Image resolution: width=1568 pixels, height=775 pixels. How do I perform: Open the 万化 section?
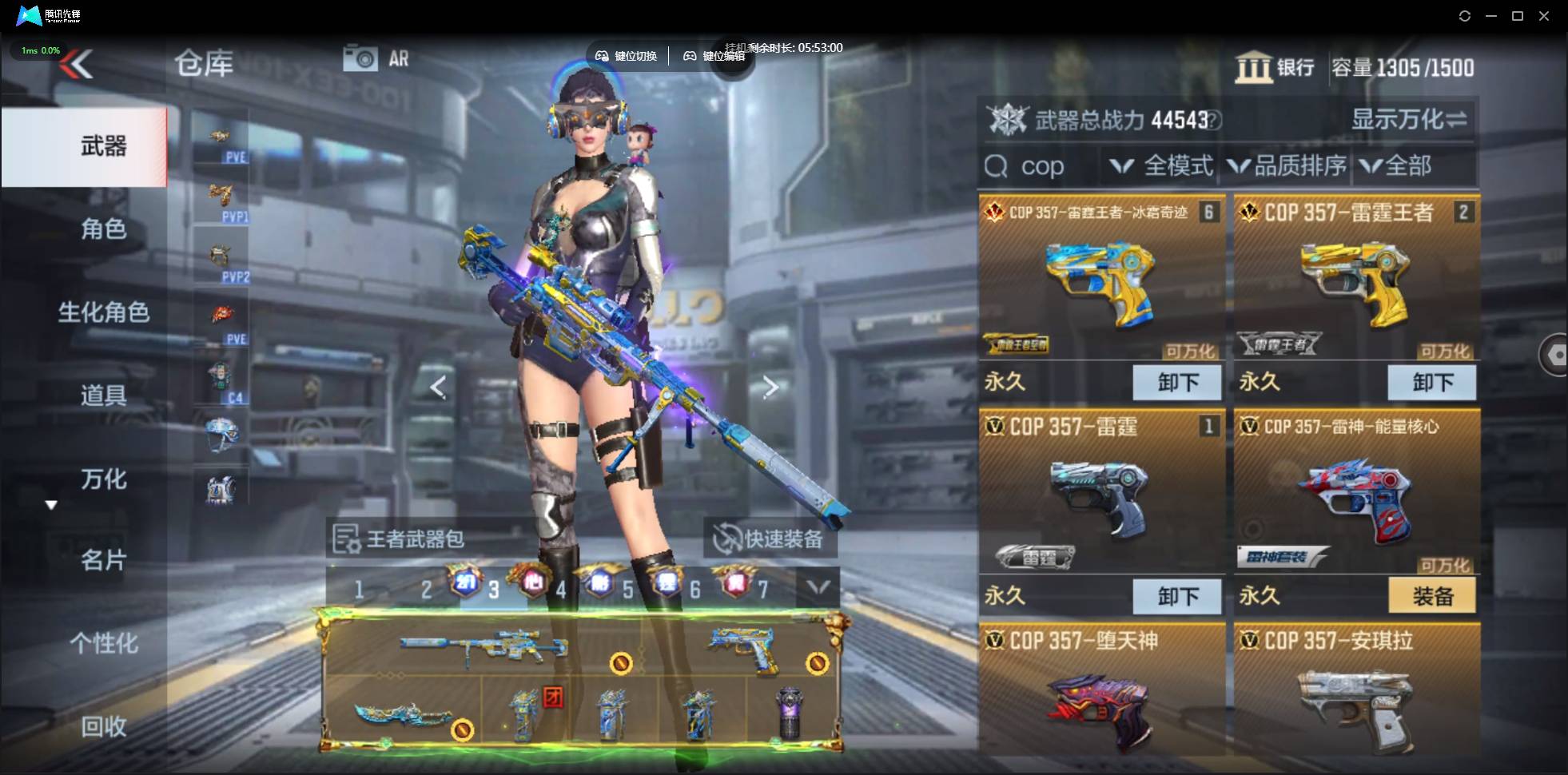(103, 479)
